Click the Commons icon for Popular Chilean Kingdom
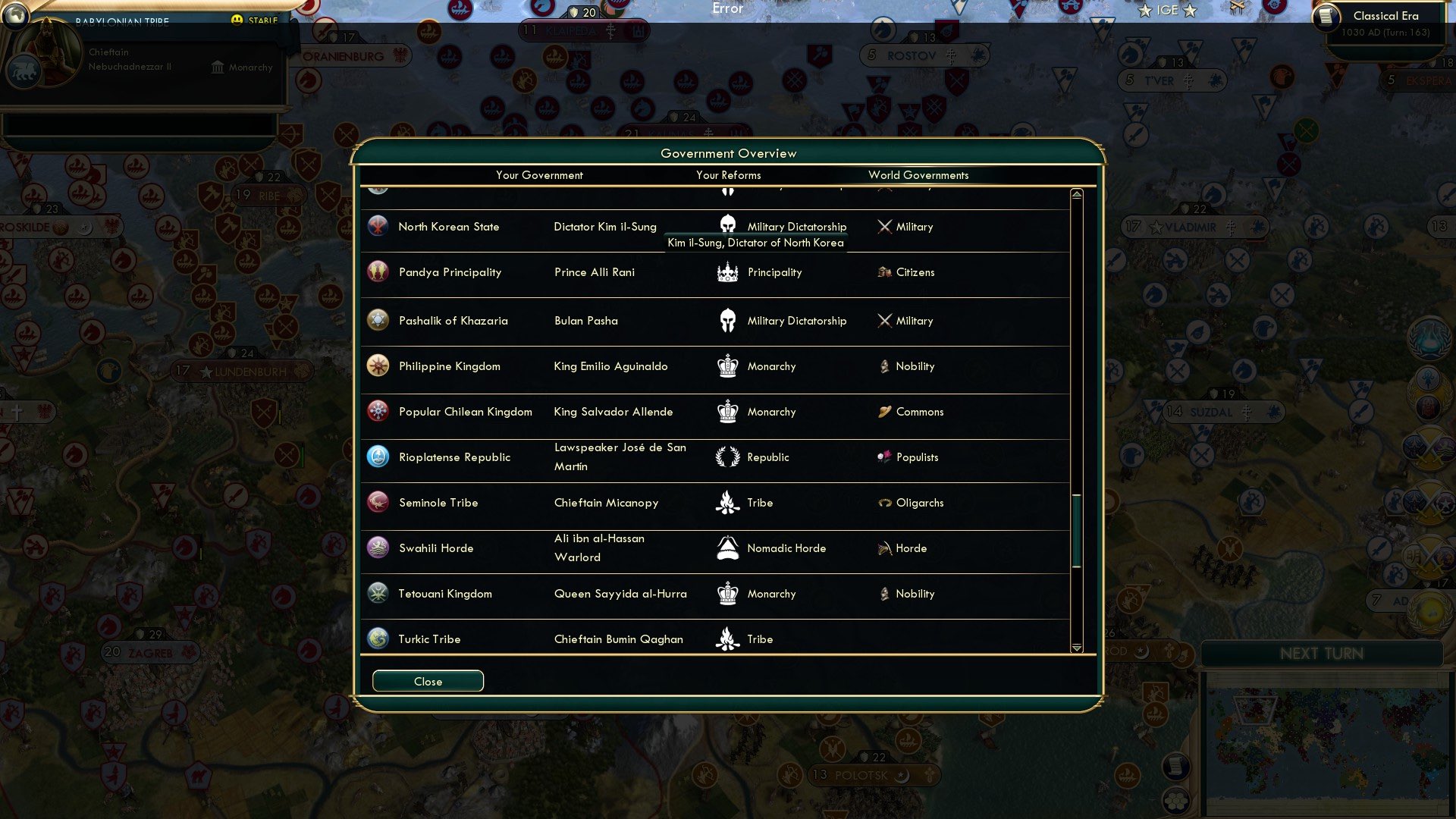 (885, 412)
